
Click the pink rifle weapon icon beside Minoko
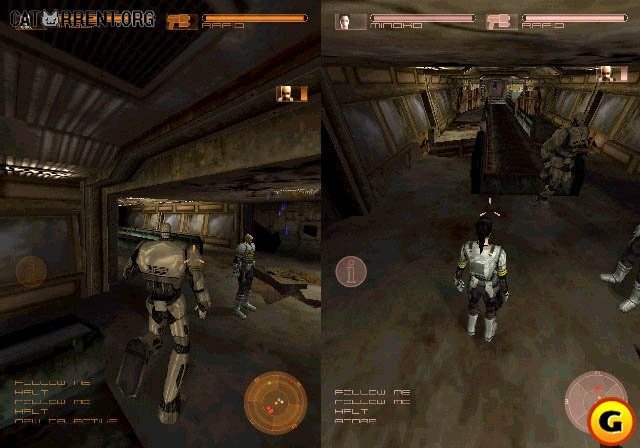pos(502,21)
